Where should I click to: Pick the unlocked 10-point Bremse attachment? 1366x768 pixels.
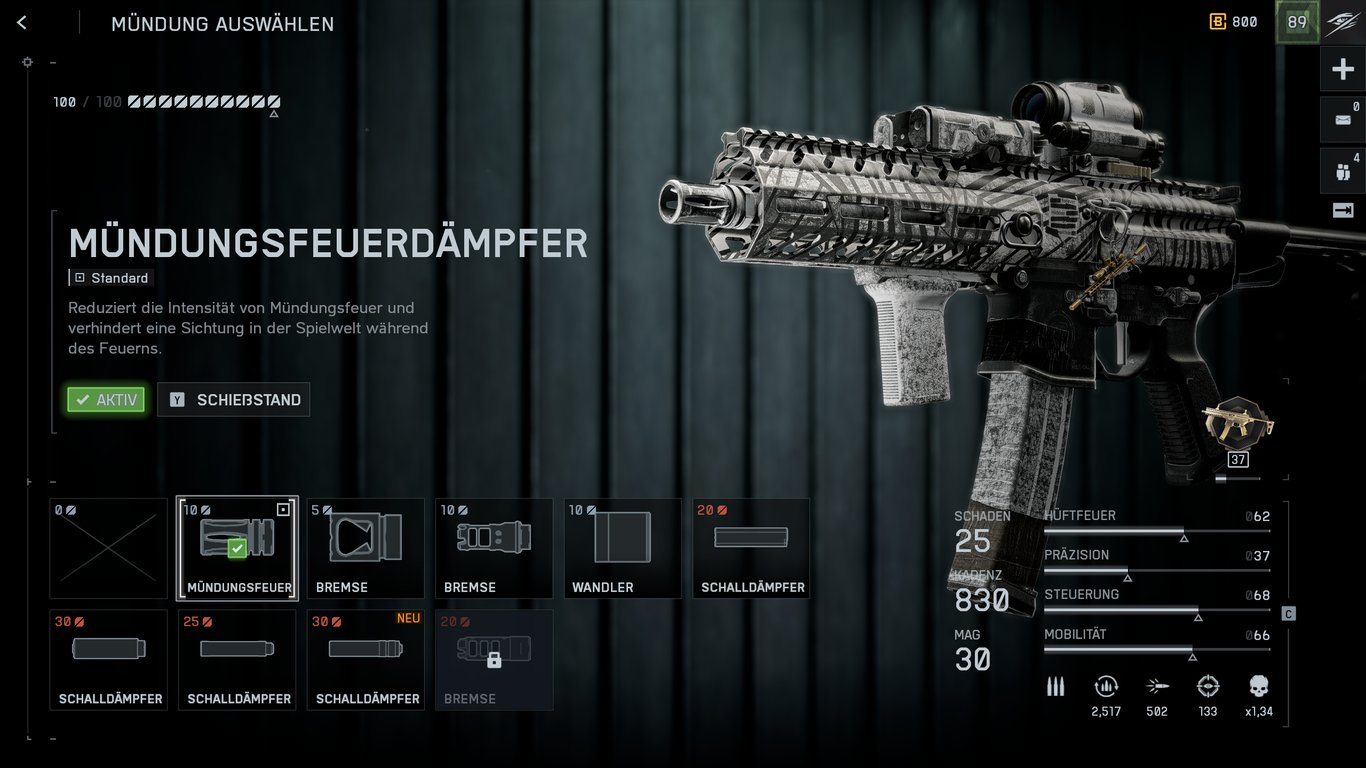click(x=494, y=548)
